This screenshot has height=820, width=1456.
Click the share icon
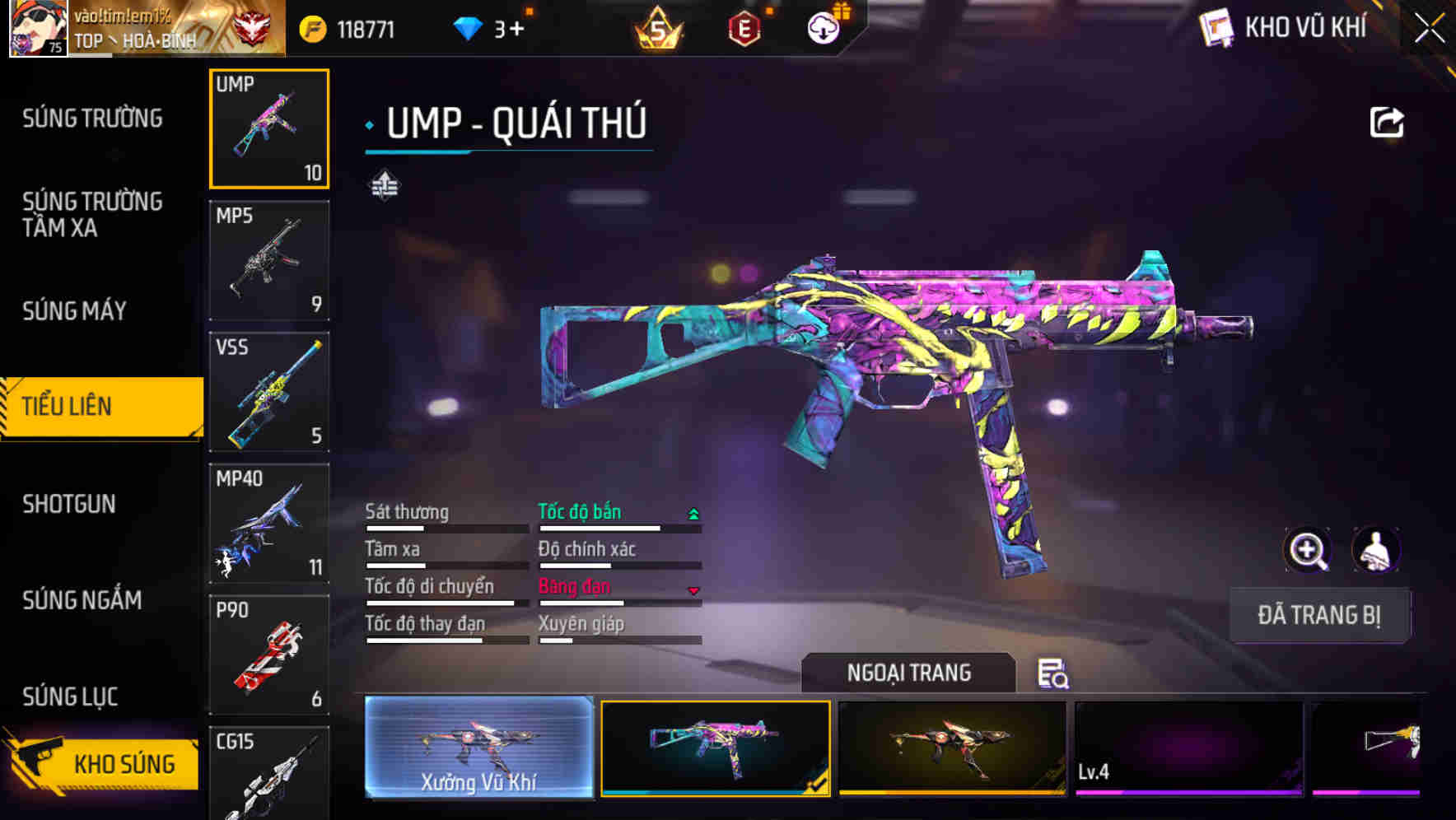tap(1386, 123)
